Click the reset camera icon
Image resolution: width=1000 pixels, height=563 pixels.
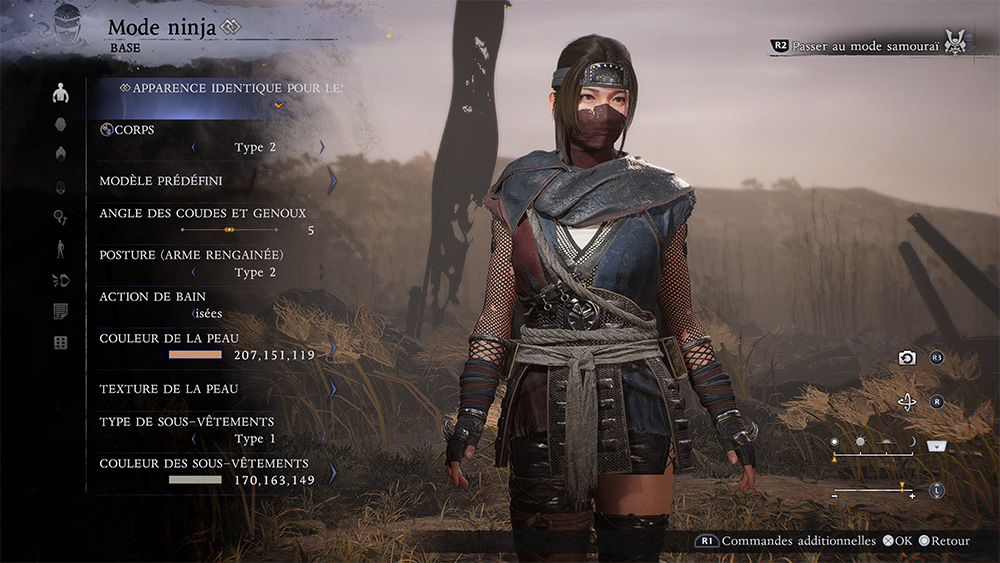point(907,358)
